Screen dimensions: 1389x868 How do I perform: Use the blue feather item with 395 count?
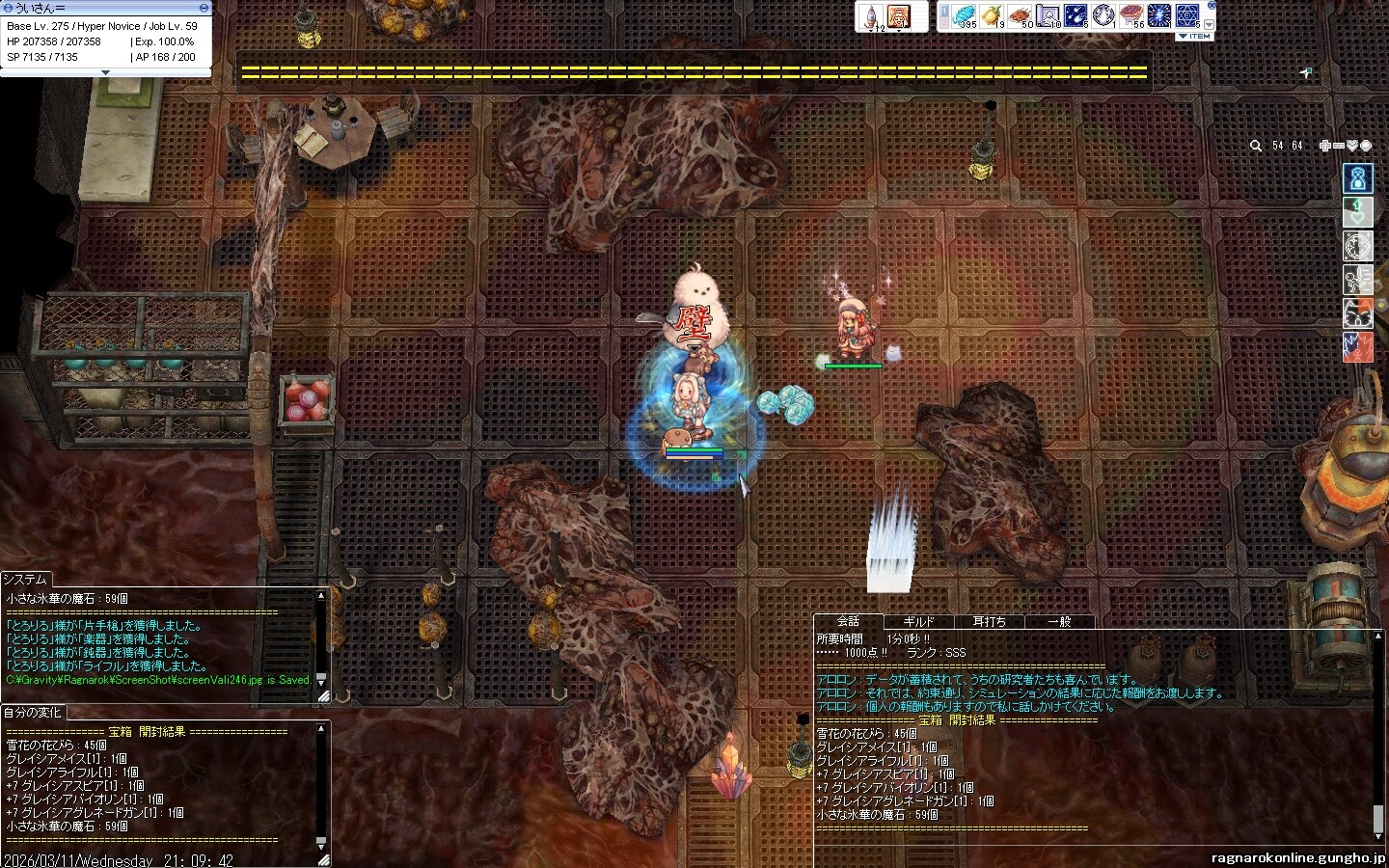[x=964, y=15]
